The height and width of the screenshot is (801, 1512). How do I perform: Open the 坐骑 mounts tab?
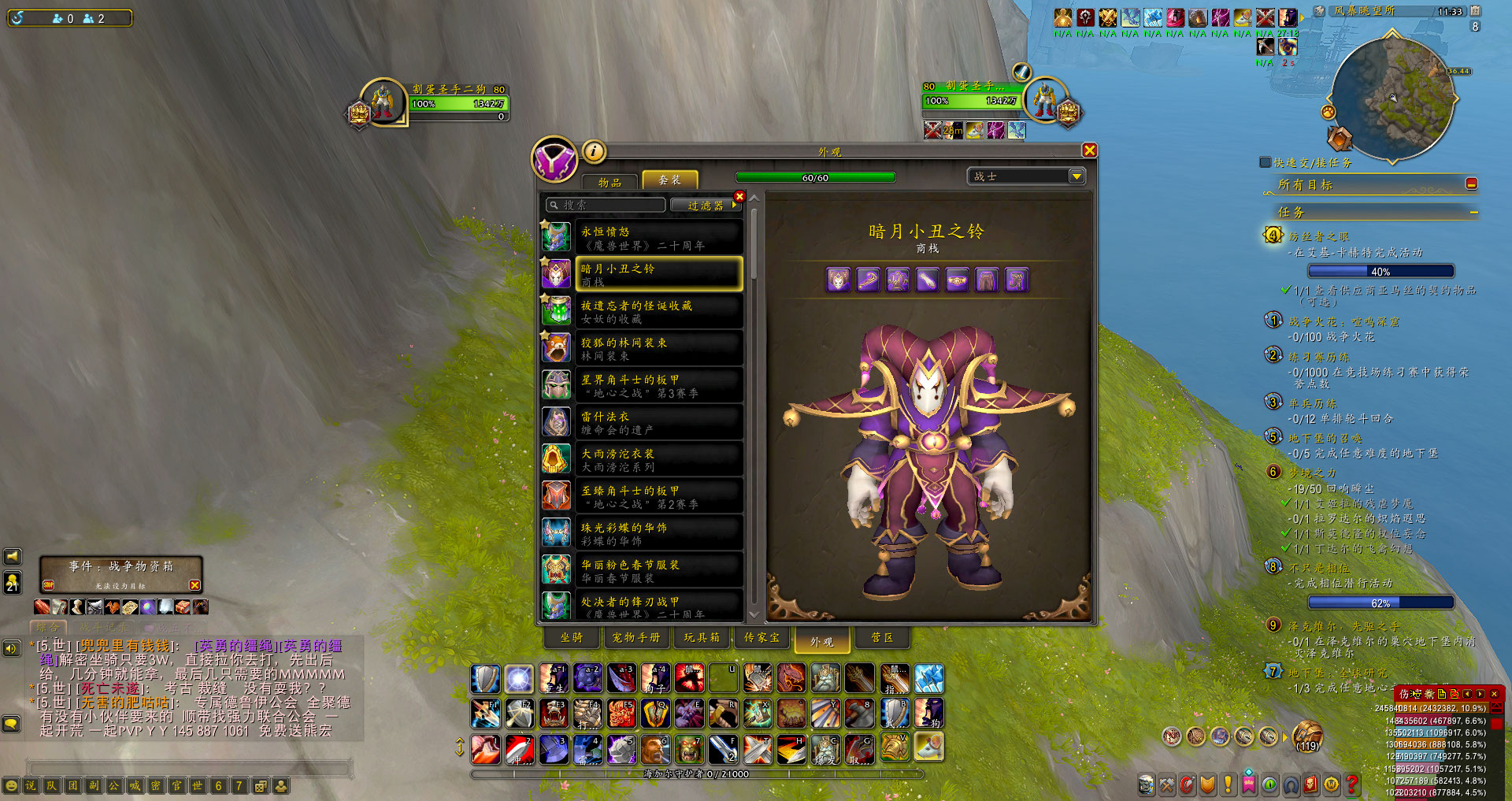tap(572, 638)
